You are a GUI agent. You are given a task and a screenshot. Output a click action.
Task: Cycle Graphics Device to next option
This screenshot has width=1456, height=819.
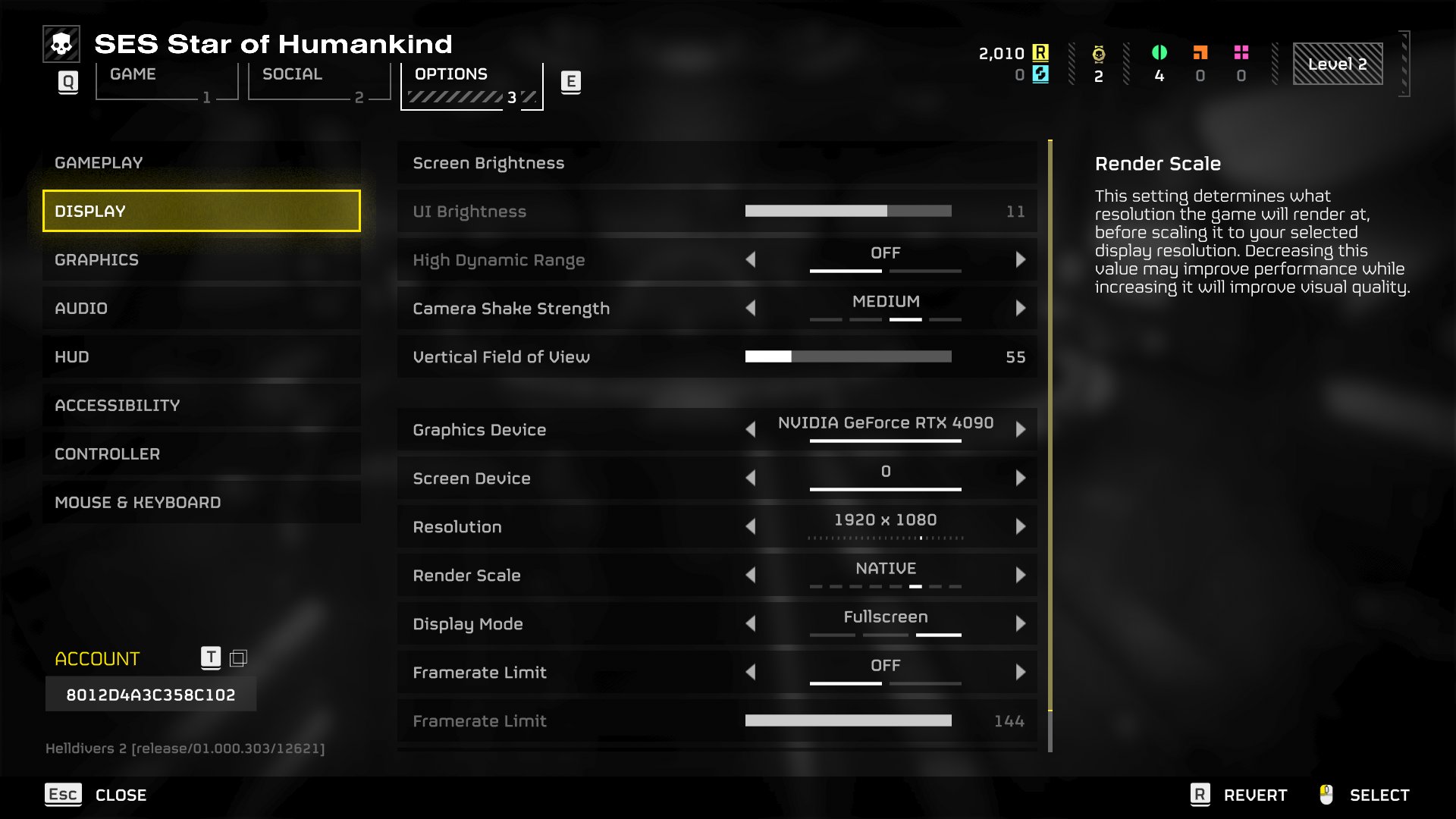click(1022, 429)
